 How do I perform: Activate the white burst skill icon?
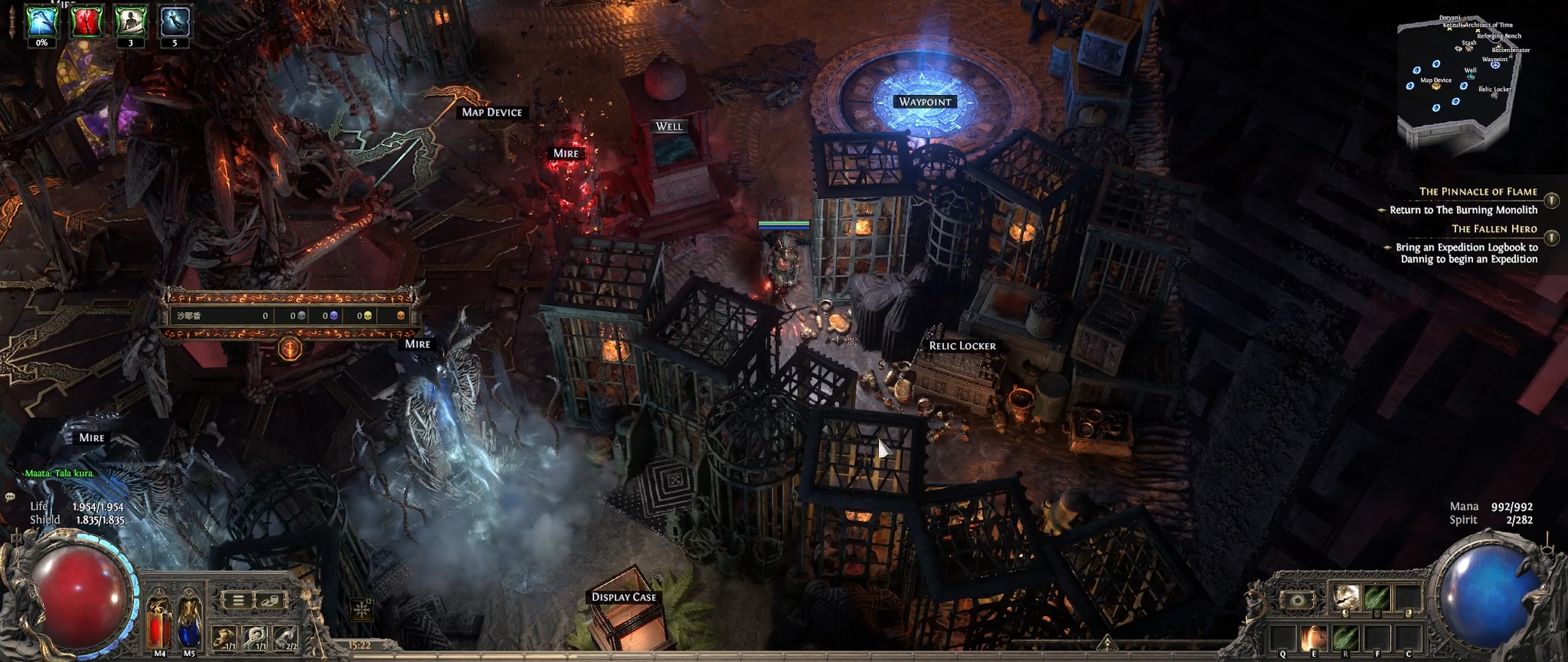tap(1344, 596)
